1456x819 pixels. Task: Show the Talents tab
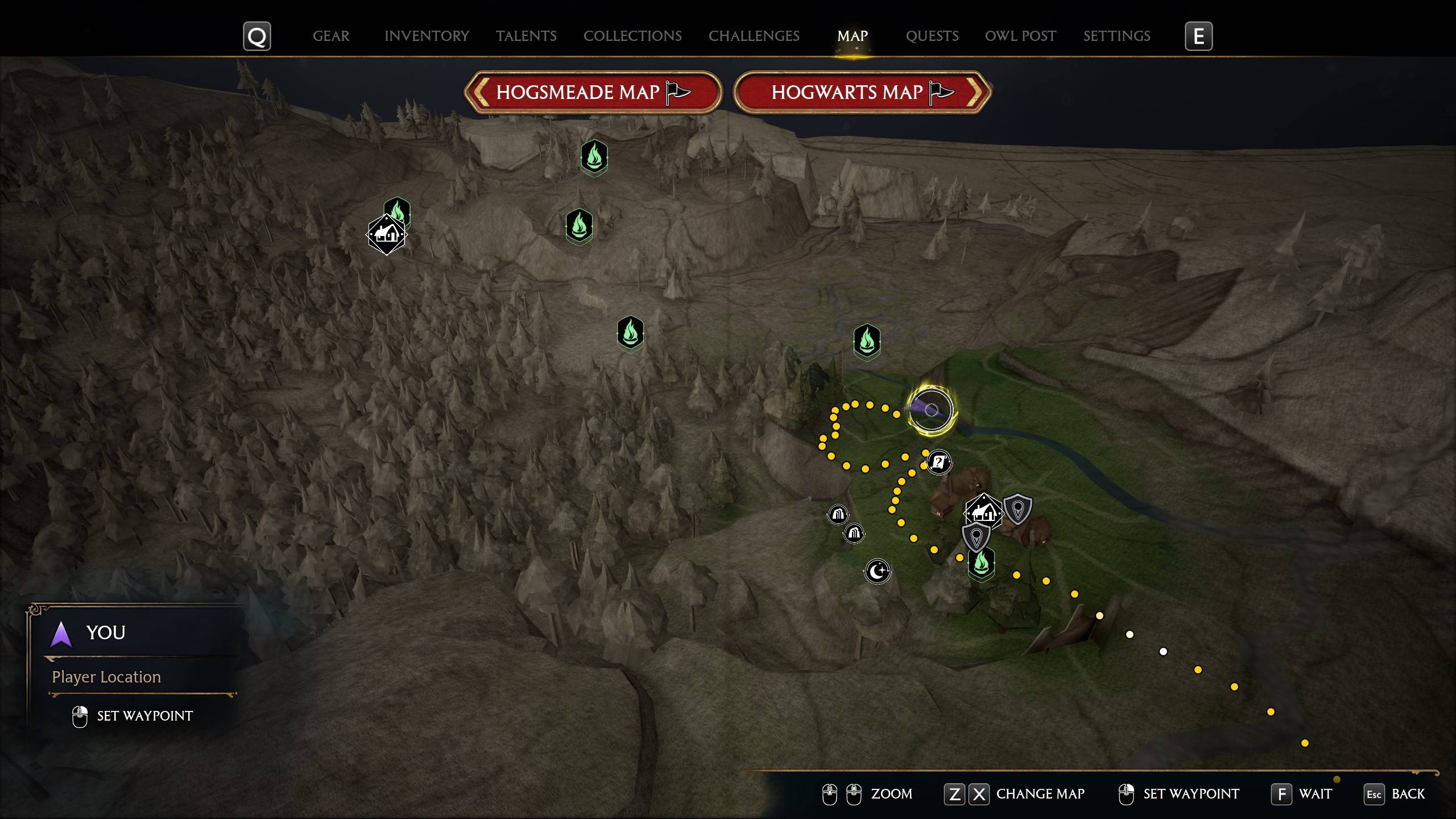coord(526,36)
